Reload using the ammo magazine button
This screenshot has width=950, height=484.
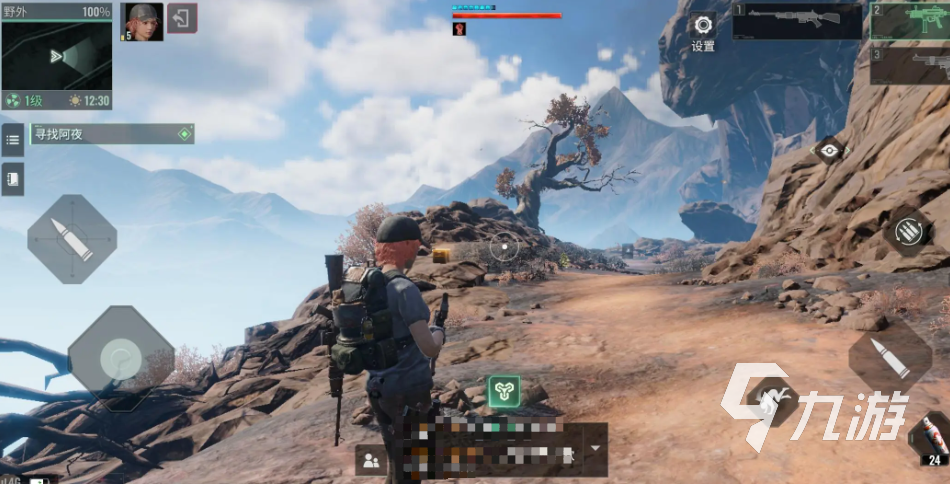click(908, 233)
